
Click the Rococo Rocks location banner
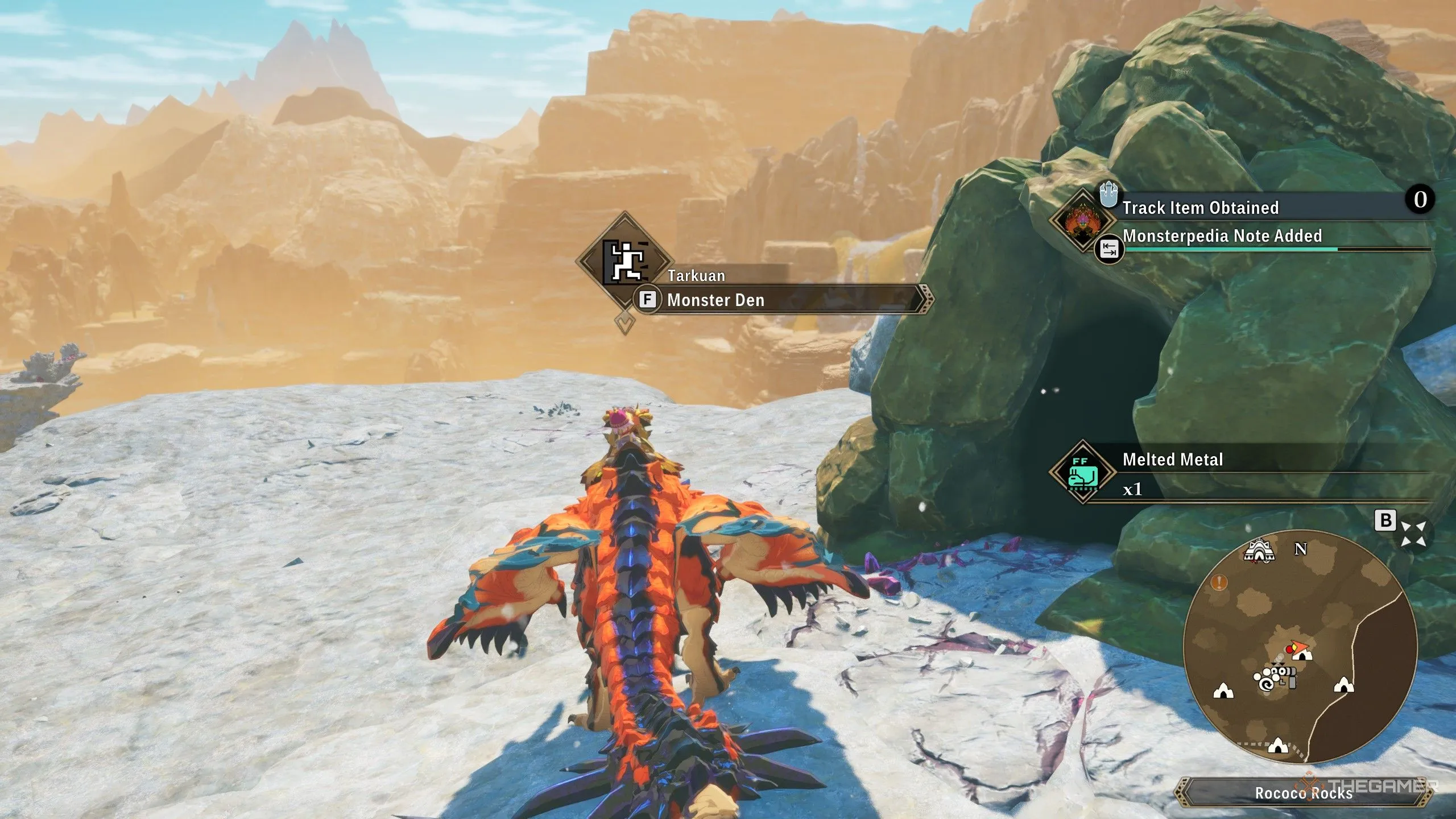(x=1302, y=793)
